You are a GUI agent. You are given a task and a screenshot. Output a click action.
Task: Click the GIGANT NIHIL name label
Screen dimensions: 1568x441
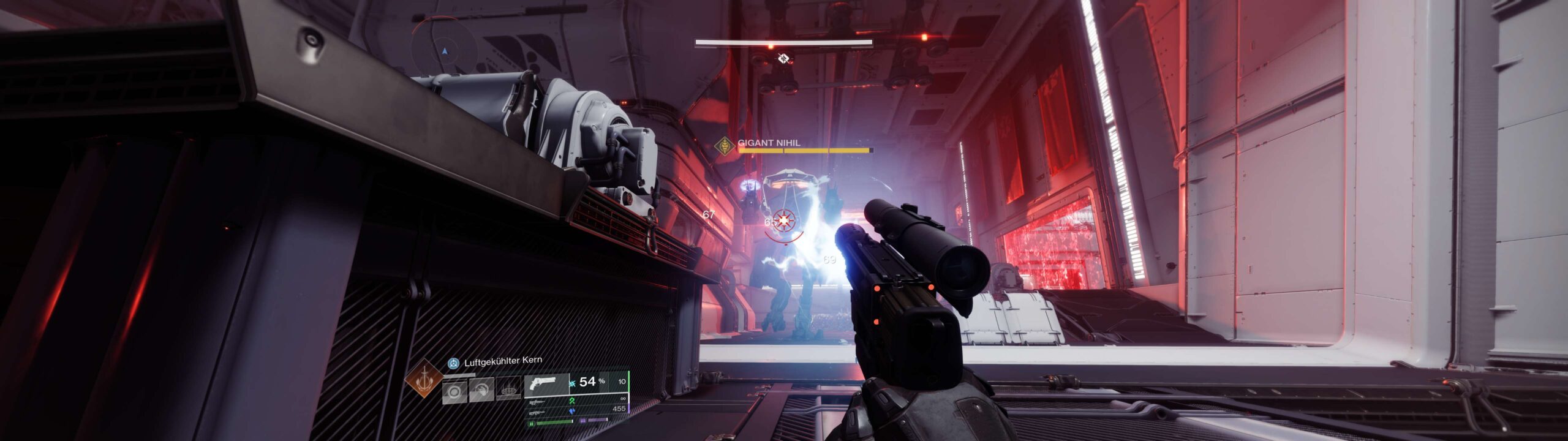click(x=771, y=142)
